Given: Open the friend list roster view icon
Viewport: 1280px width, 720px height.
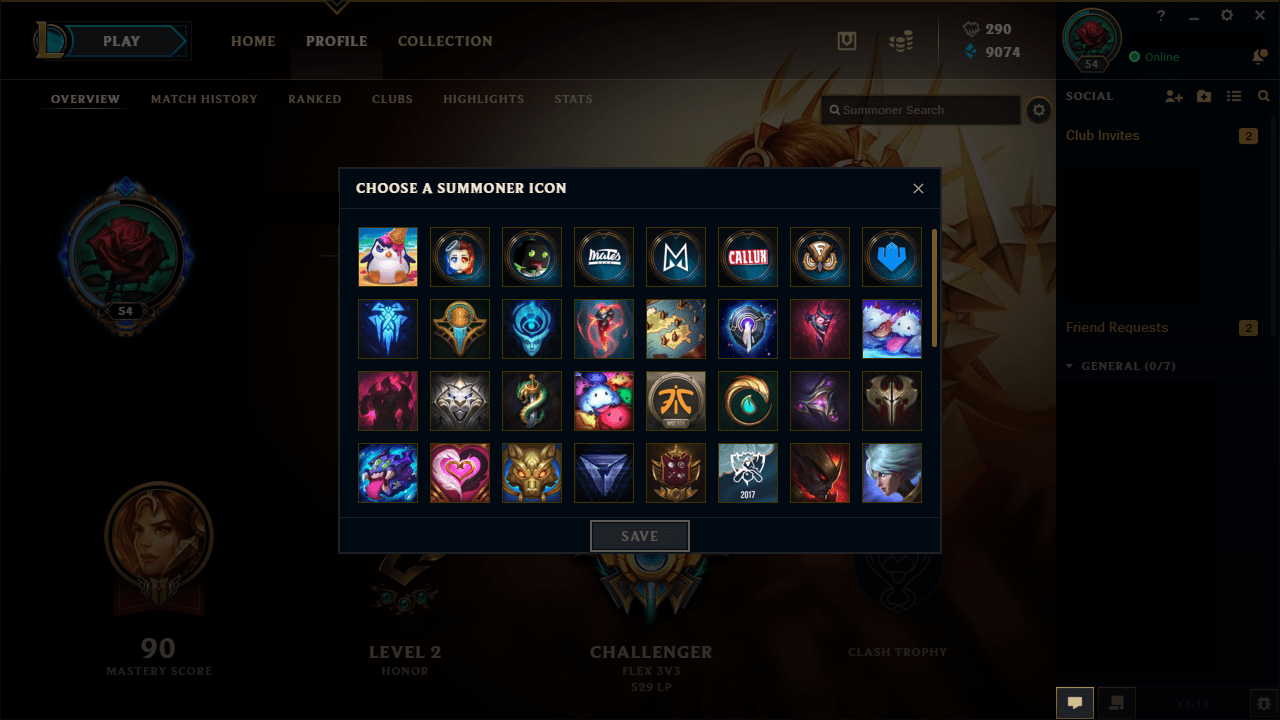Looking at the screenshot, I should [1234, 96].
